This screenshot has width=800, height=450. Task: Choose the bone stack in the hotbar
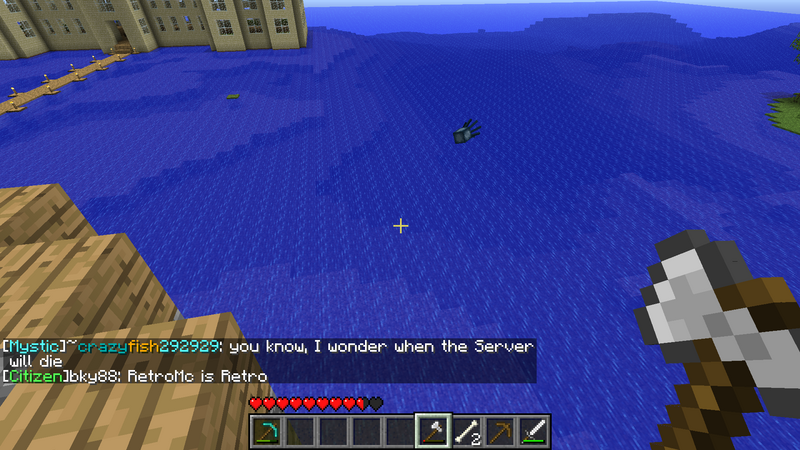pyautogui.click(x=467, y=432)
